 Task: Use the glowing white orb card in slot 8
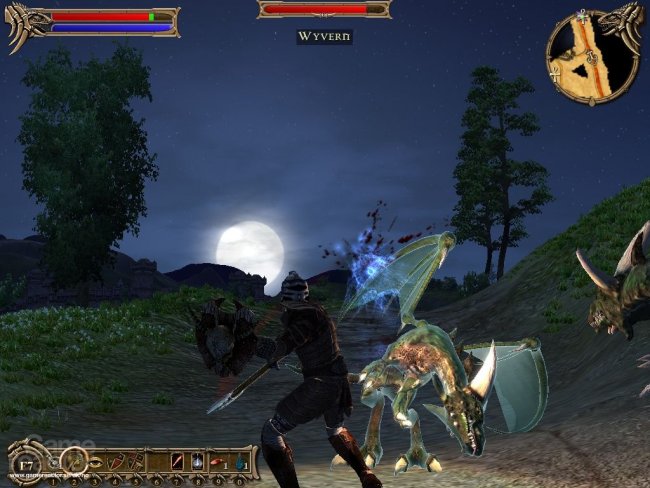coord(198,462)
